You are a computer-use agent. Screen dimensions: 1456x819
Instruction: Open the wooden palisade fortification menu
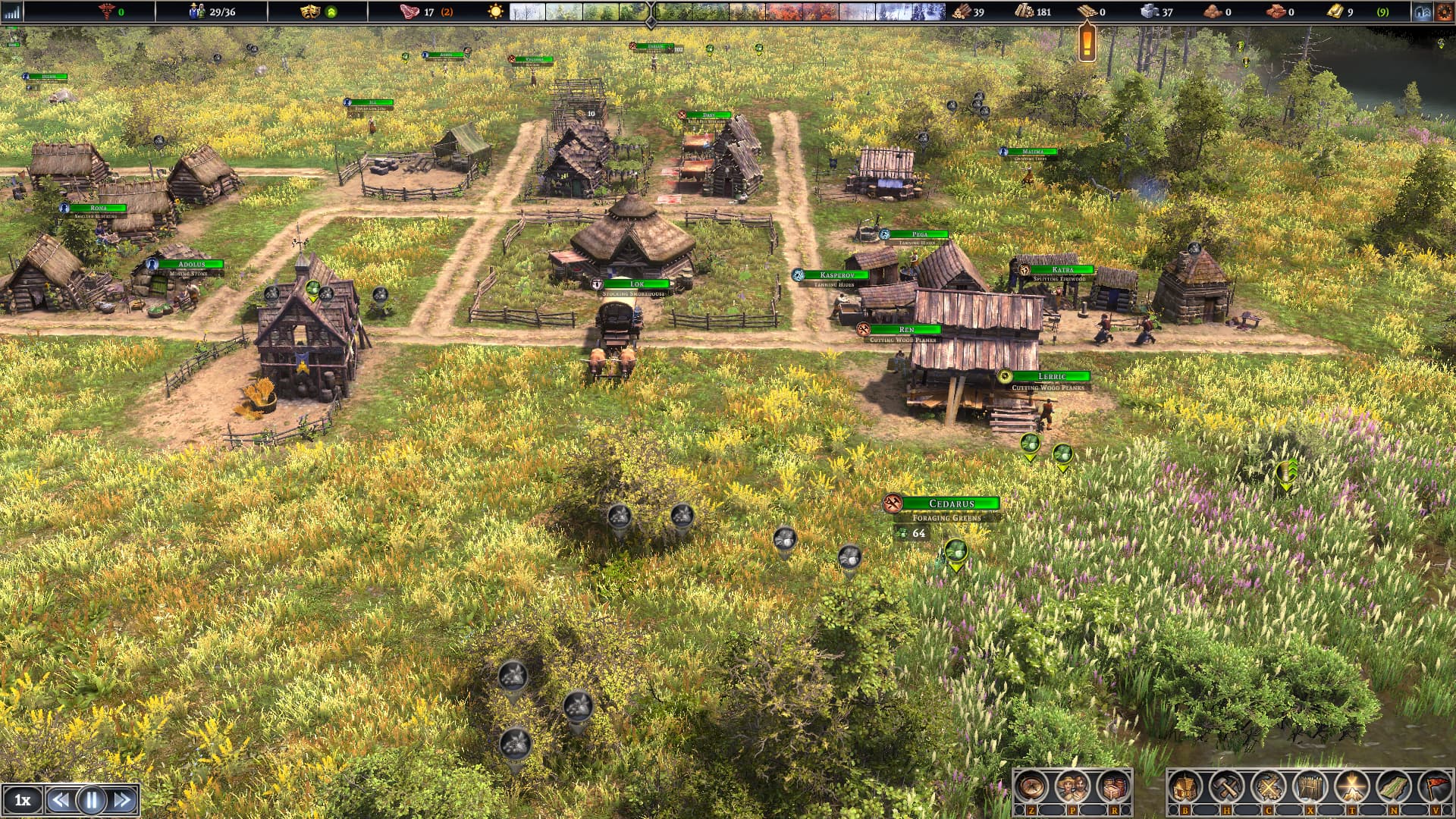[x=1310, y=788]
